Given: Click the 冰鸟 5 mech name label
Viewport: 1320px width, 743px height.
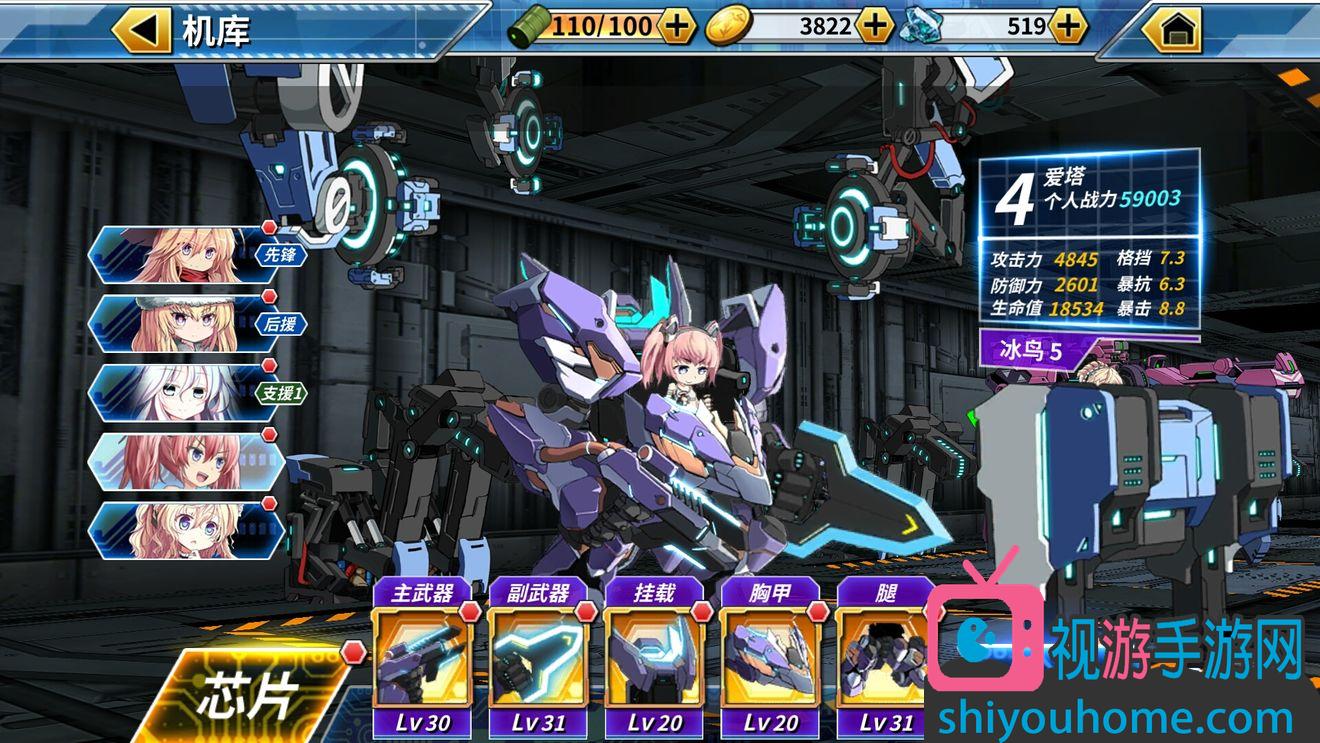Looking at the screenshot, I should tap(1037, 351).
